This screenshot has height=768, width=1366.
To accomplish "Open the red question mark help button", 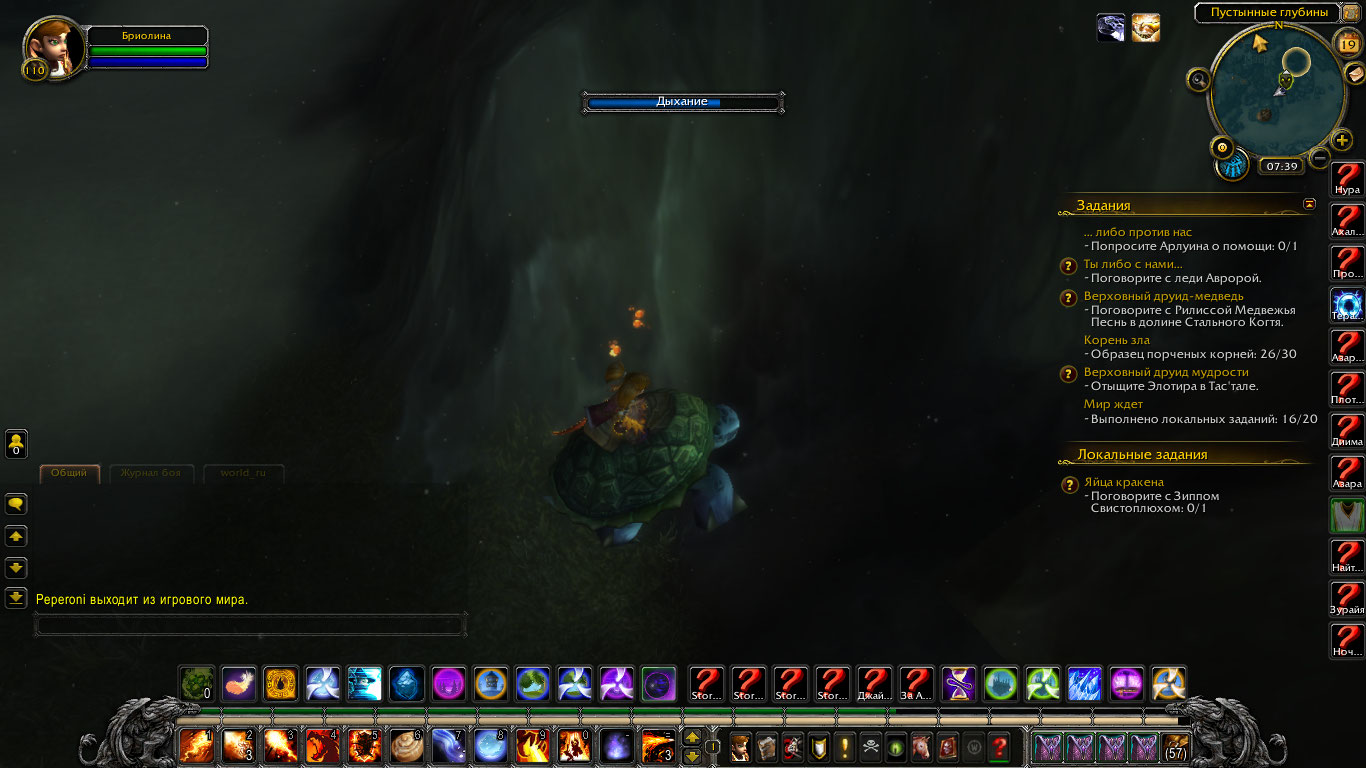I will (x=998, y=747).
